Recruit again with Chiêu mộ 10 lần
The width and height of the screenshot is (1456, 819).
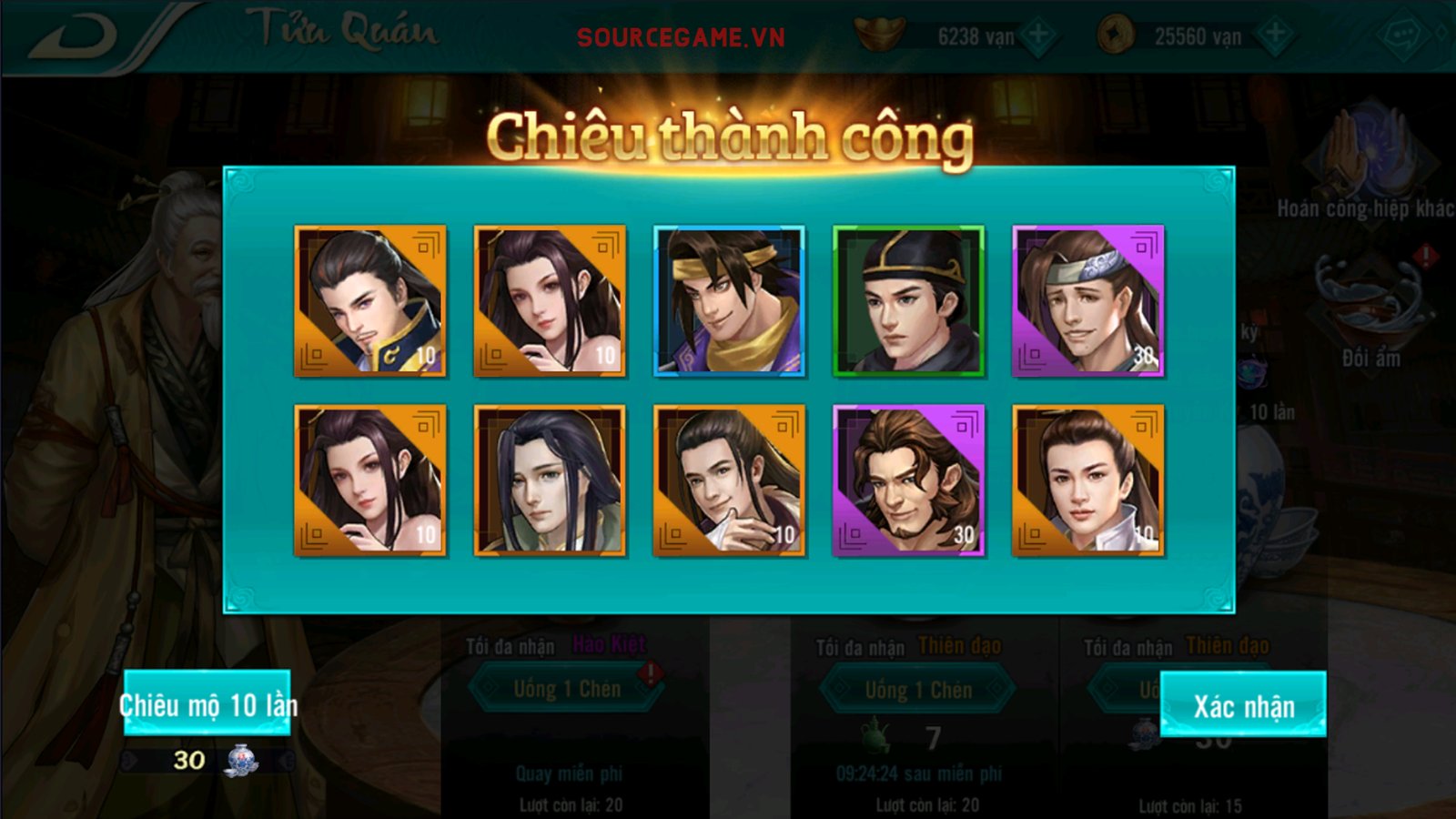coord(207,703)
